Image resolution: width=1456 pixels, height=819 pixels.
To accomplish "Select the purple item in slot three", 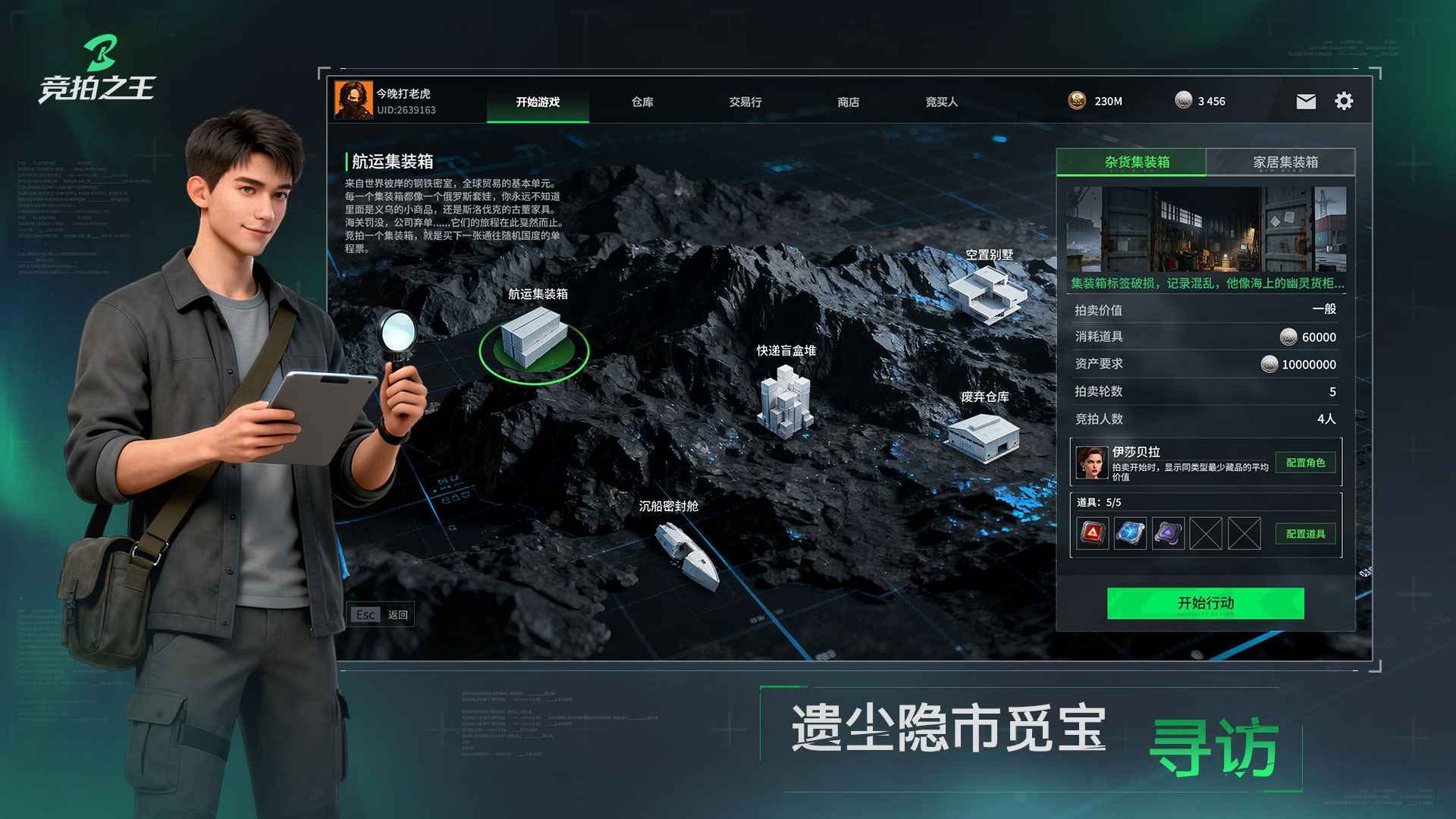I will [1167, 533].
